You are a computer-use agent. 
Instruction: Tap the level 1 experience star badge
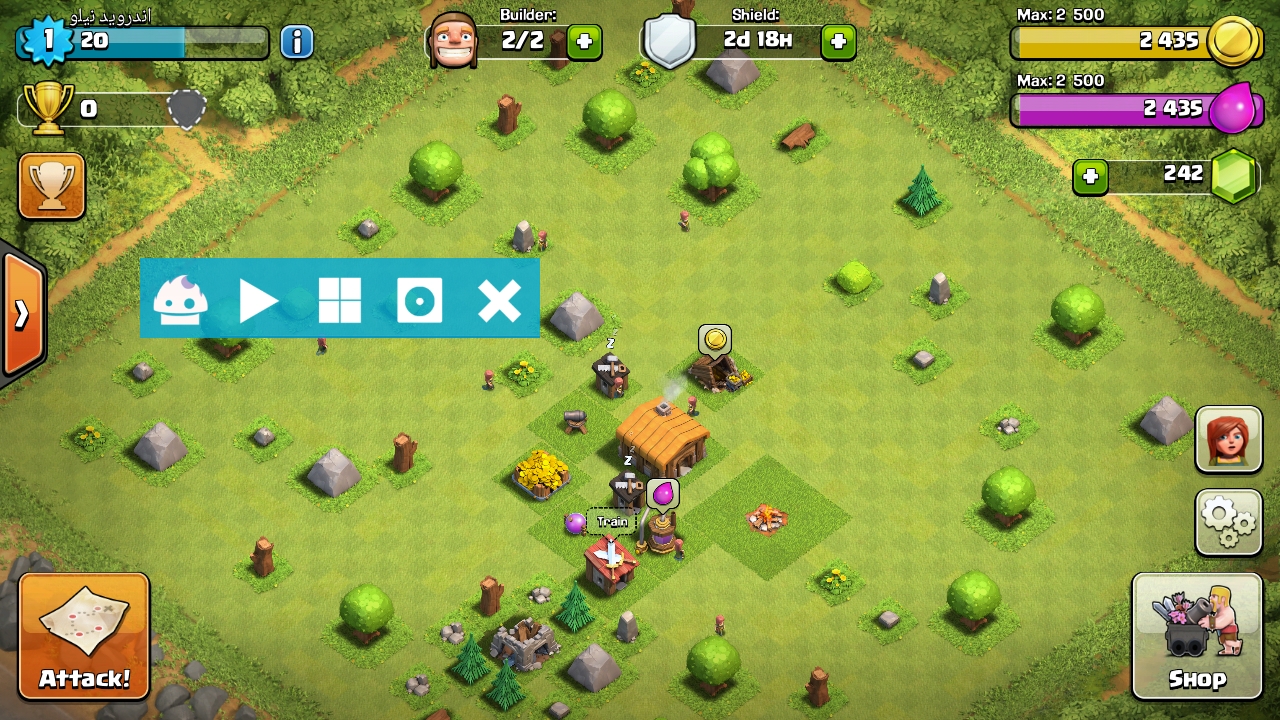point(46,41)
